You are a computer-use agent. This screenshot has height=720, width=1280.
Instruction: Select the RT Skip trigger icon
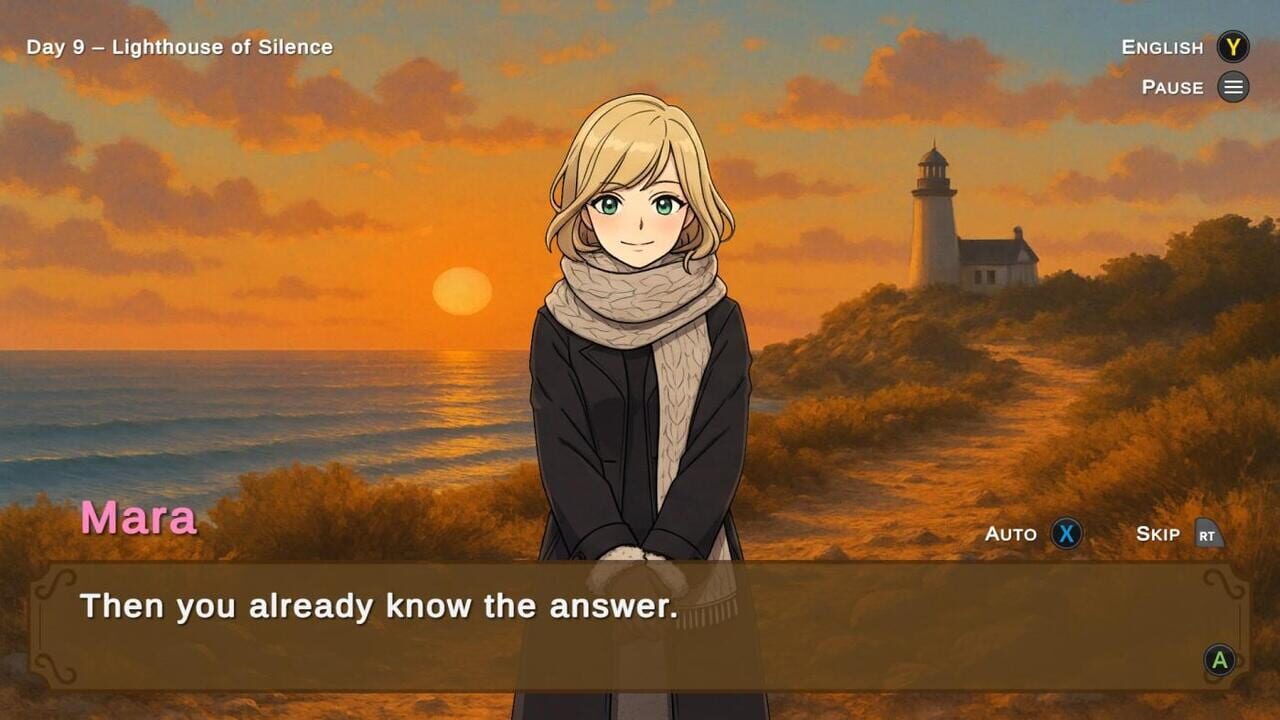[x=1207, y=534]
